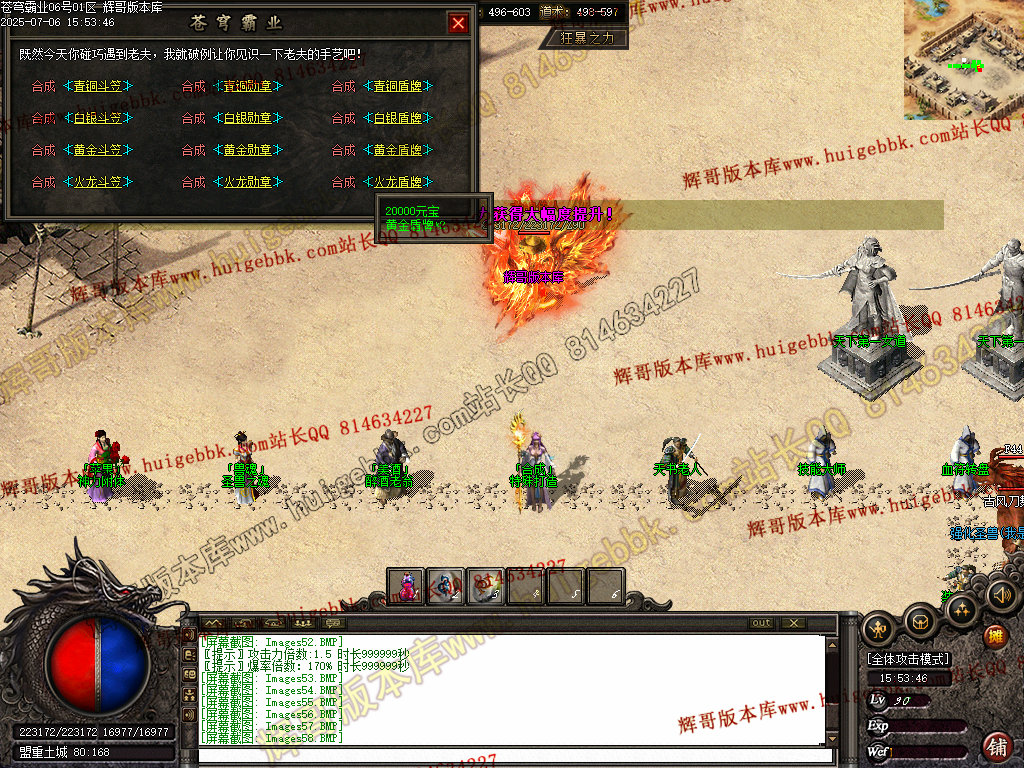Click the chat text input field
Screen dimensions: 1024x768
click(x=515, y=756)
